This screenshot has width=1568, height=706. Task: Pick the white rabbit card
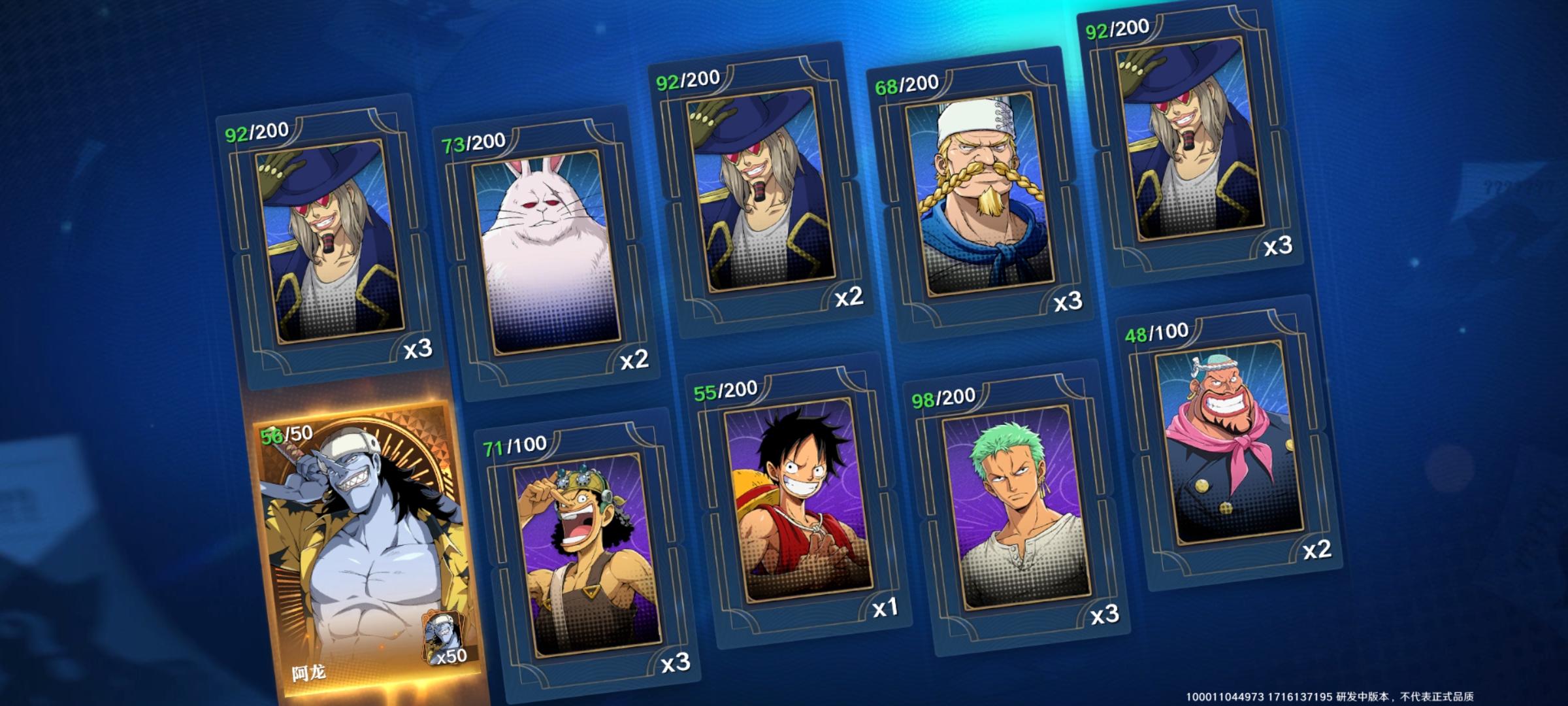(546, 255)
